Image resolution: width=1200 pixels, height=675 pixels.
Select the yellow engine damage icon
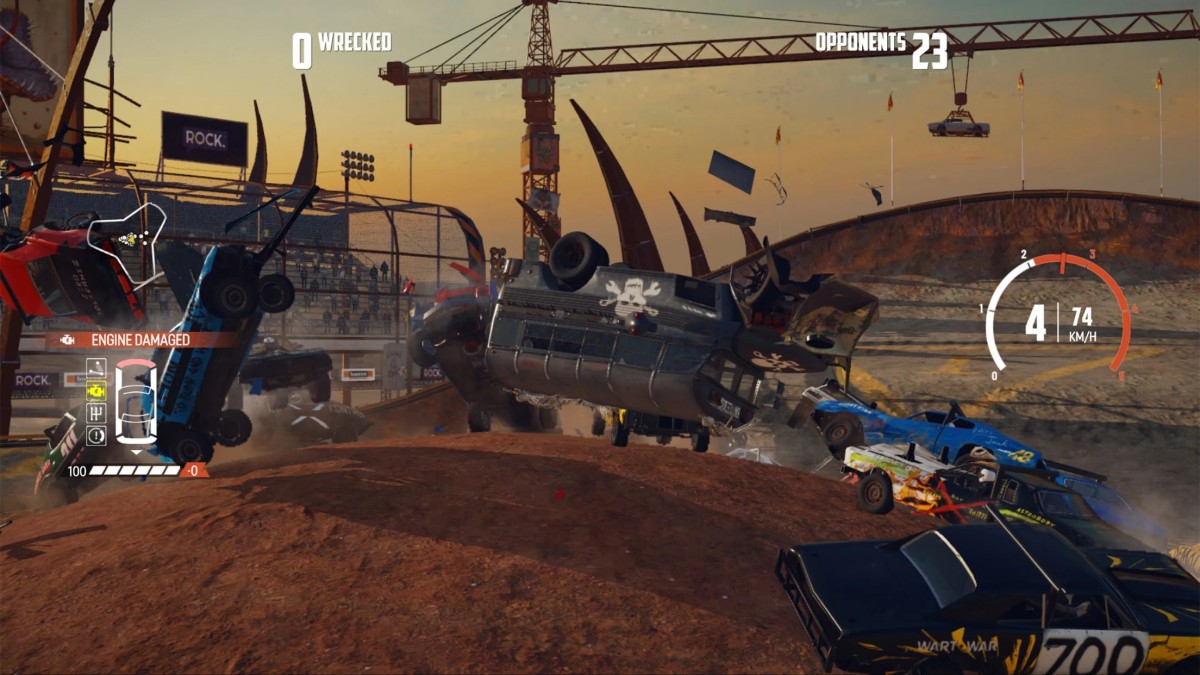(x=96, y=390)
